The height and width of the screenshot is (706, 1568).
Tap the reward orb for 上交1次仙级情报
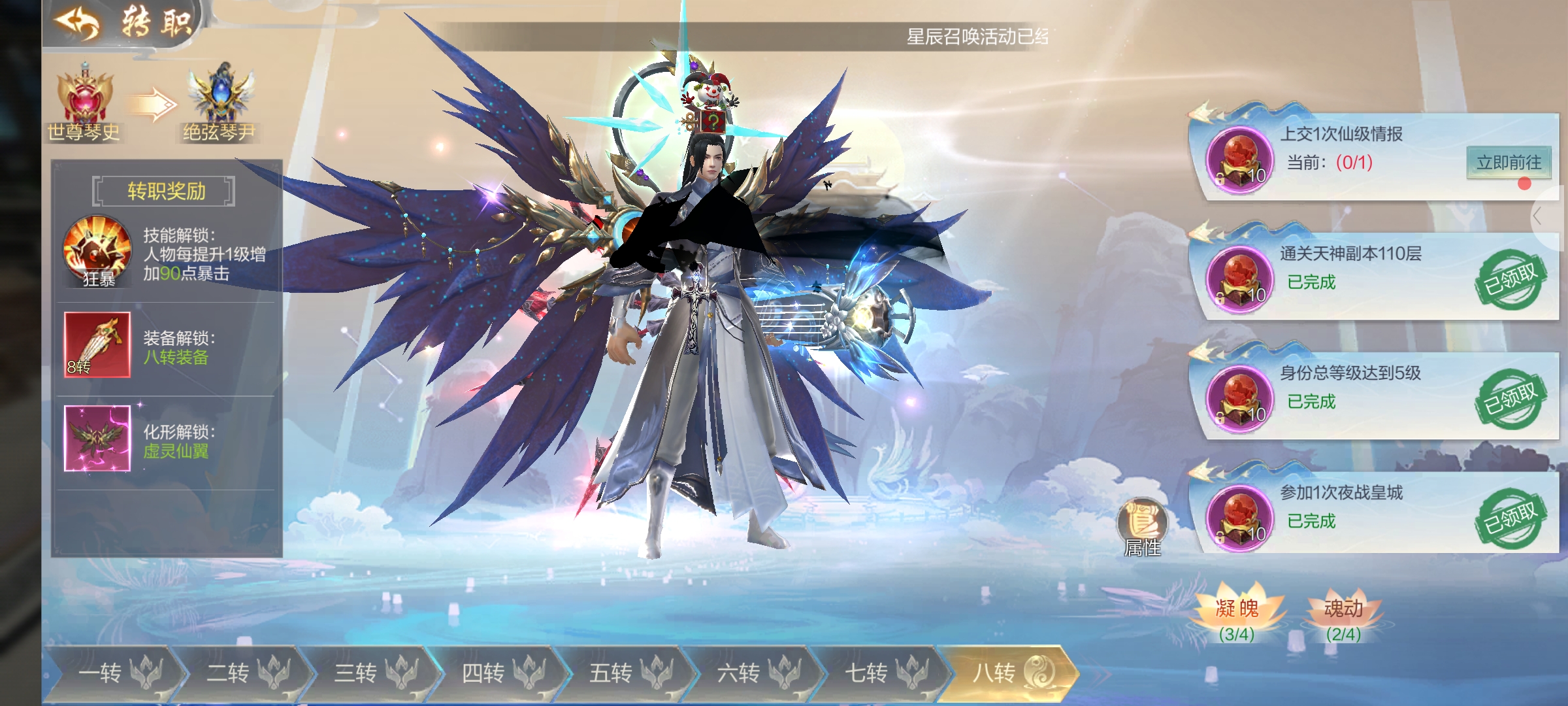pos(1239,160)
